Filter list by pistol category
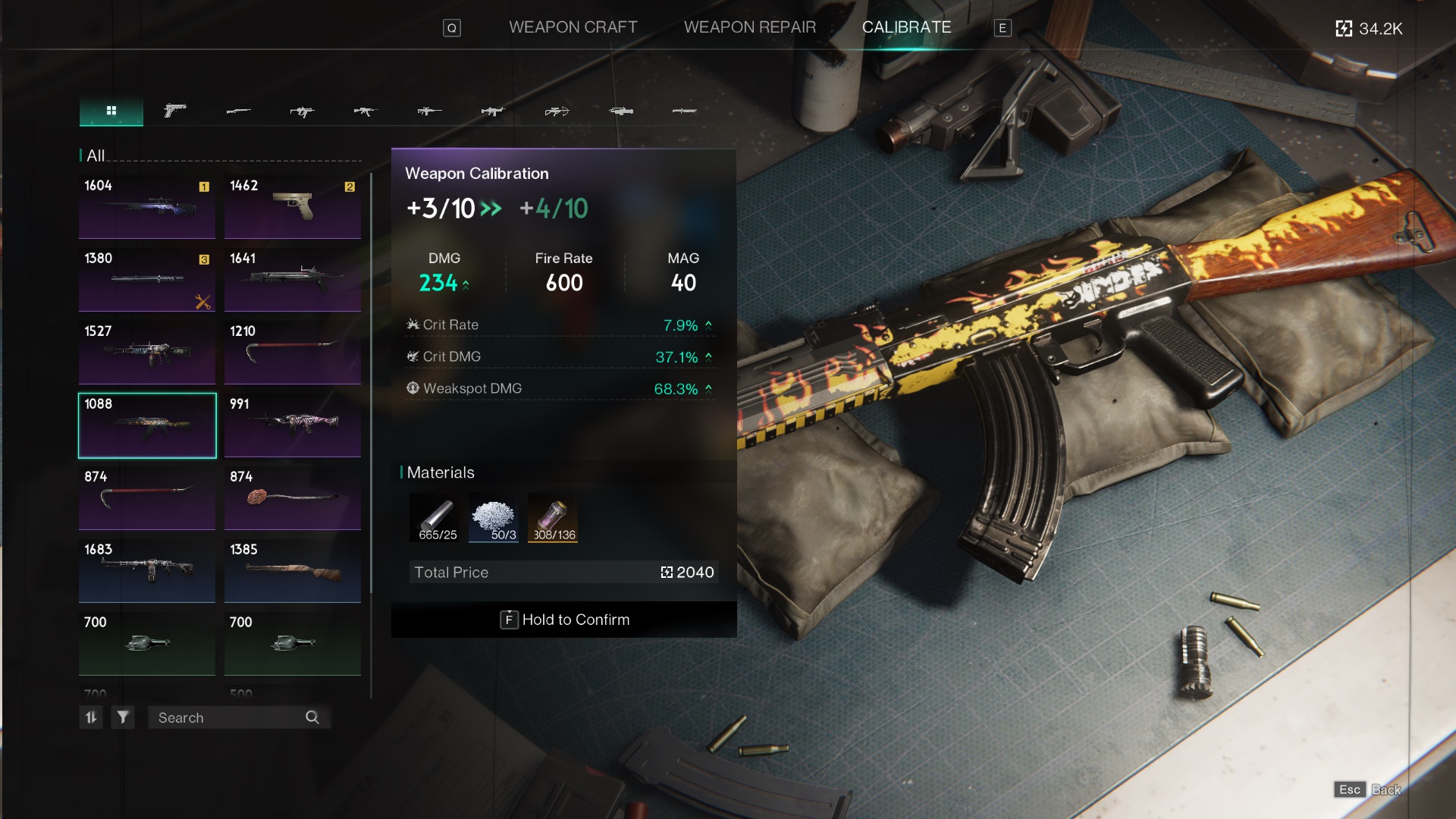The image size is (1456, 819). click(175, 111)
